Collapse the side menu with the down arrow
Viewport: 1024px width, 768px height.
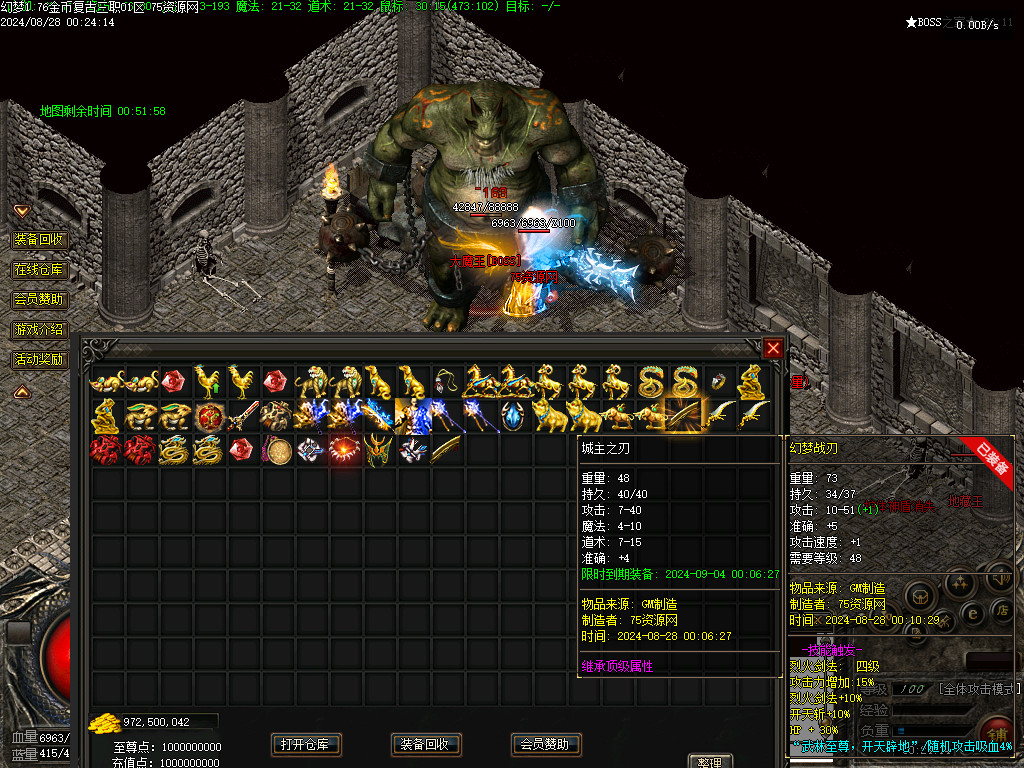click(21, 211)
